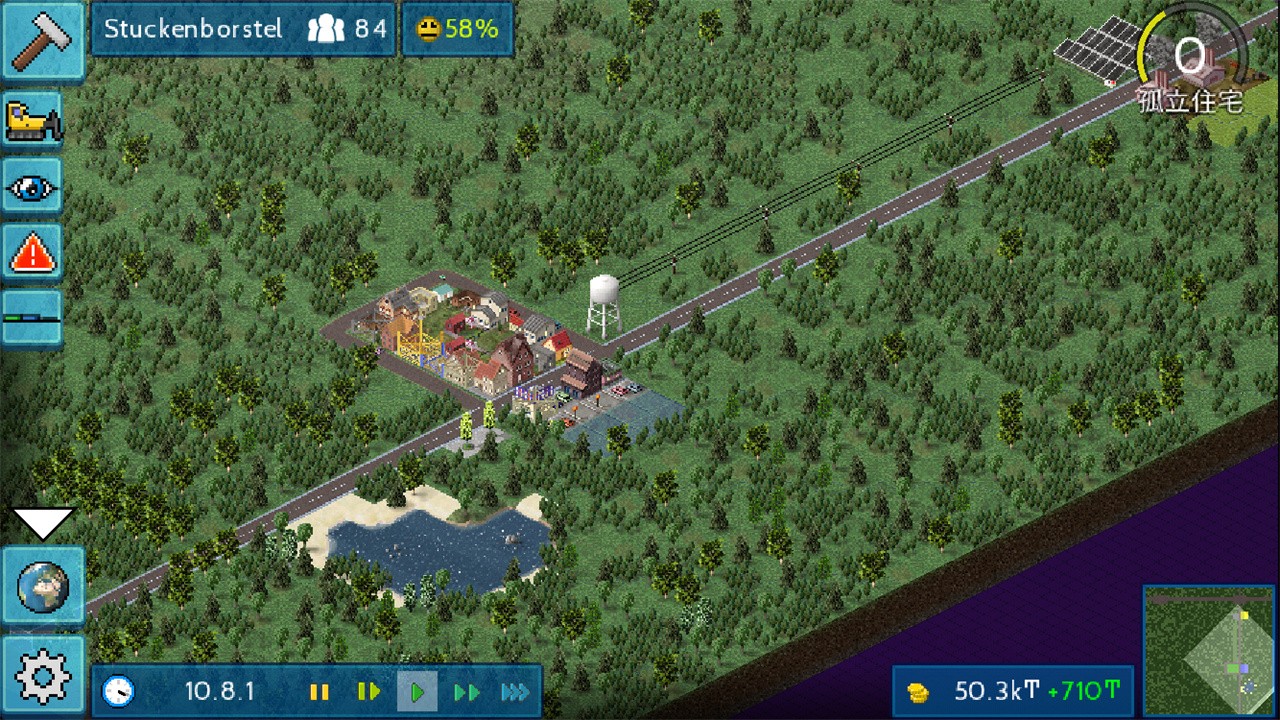This screenshot has width=1280, height=720.
Task: Open the gear settings menu
Action: point(42,677)
